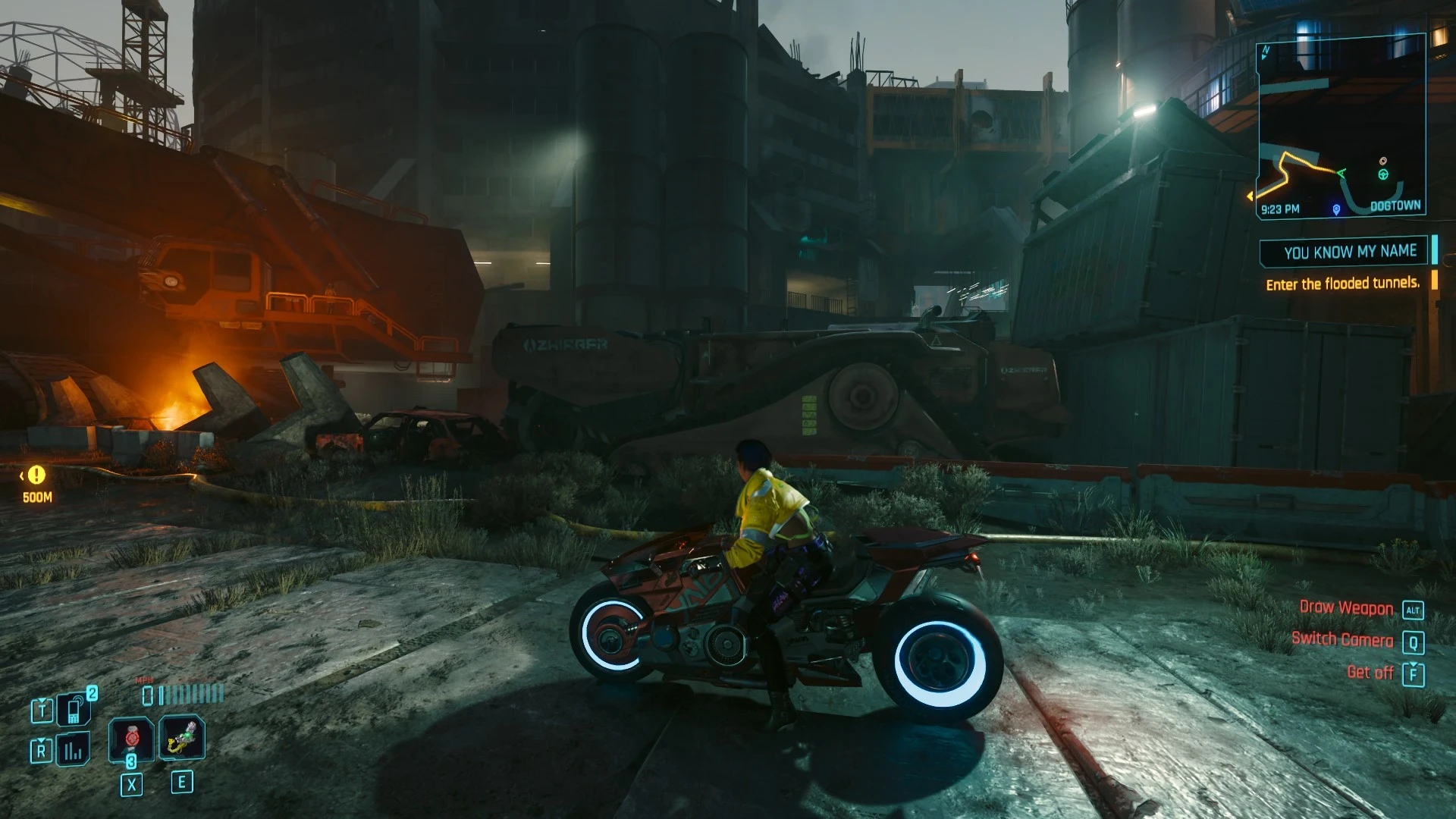Screen dimensions: 1456x819
Task: Click the green vehicle steering-wheel icon on minimap
Action: tap(1382, 174)
